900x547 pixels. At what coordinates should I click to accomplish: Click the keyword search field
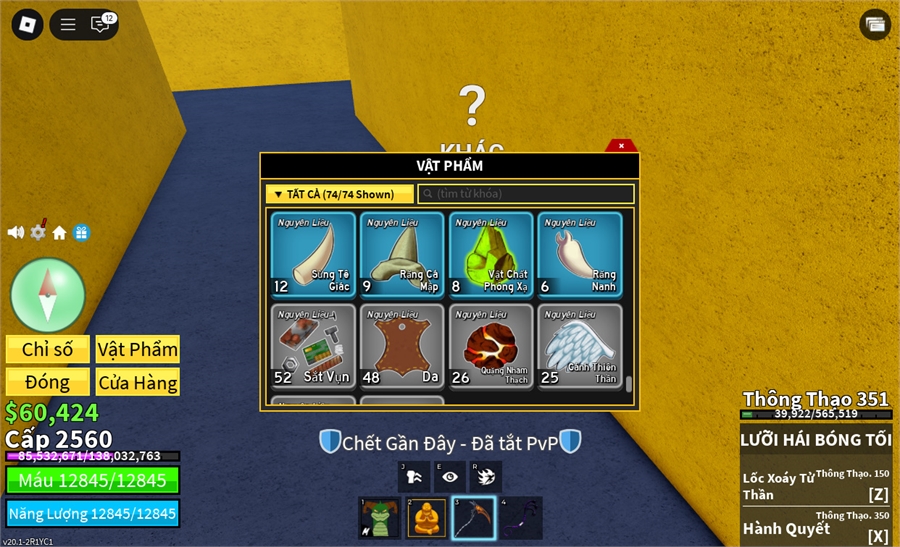(x=526, y=194)
